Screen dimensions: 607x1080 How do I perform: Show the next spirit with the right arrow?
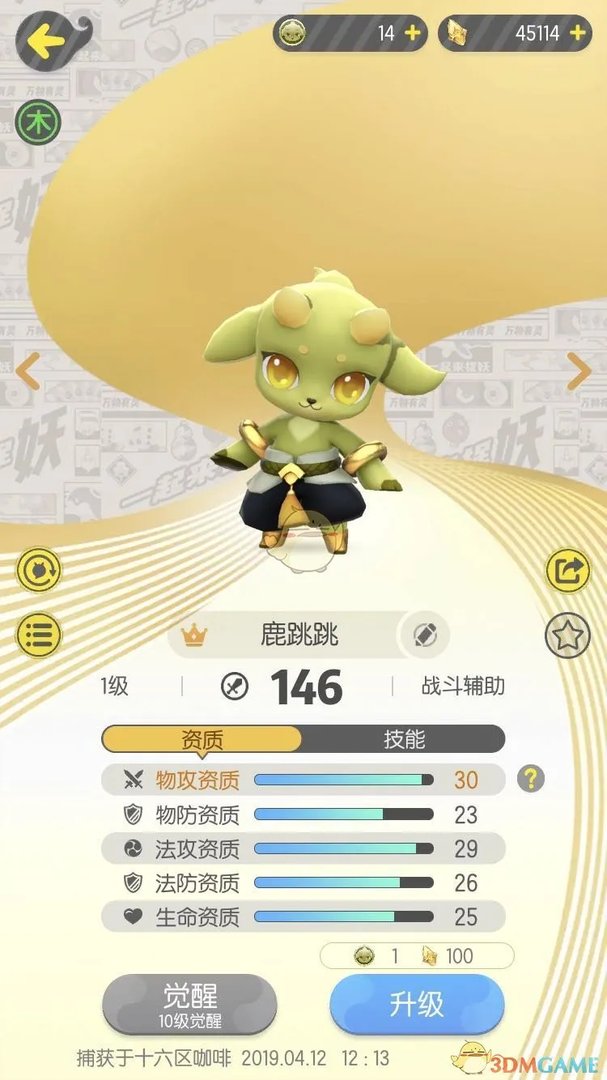(x=580, y=371)
